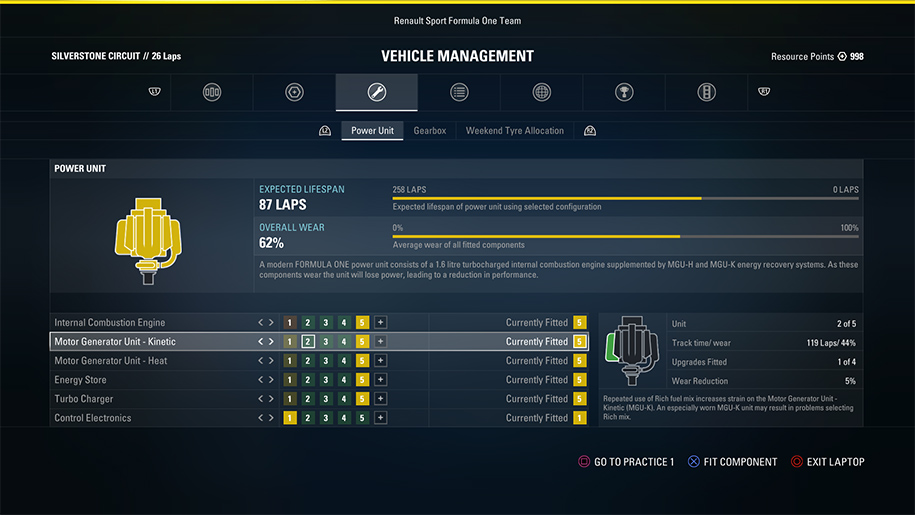Select the Power Unit tab
The height and width of the screenshot is (515, 915).
point(372,131)
